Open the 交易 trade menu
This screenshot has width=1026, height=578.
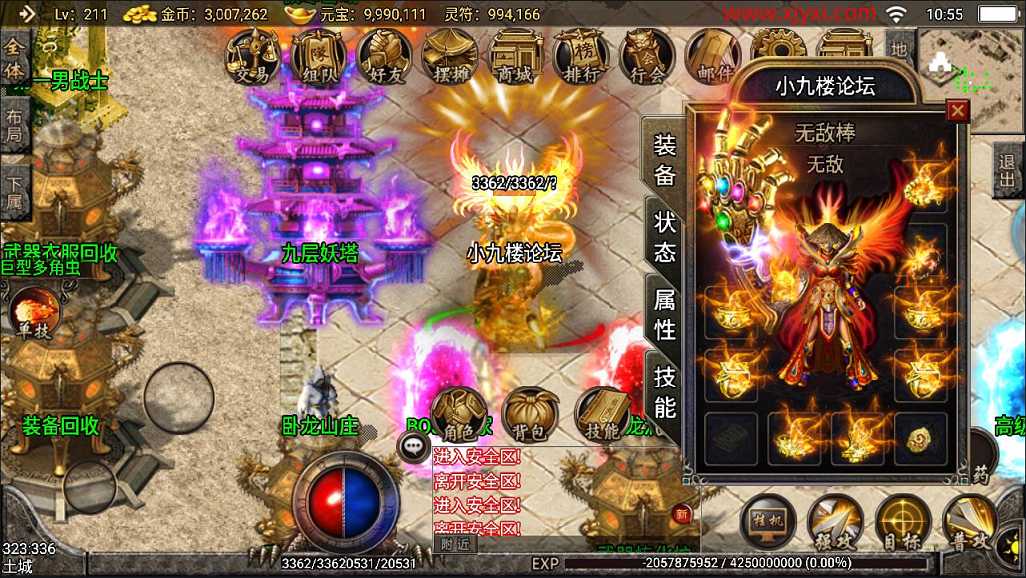click(252, 55)
